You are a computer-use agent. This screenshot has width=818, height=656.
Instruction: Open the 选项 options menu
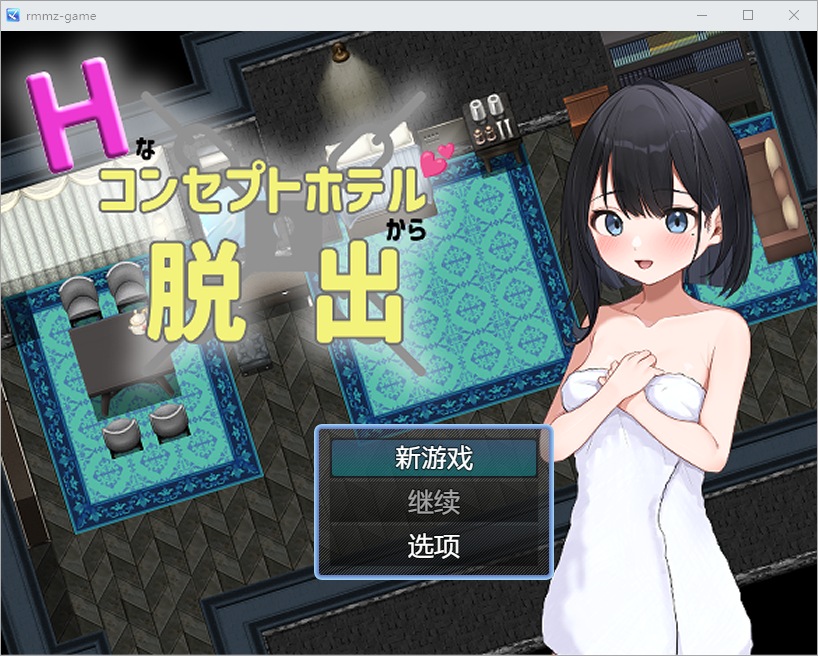[434, 546]
